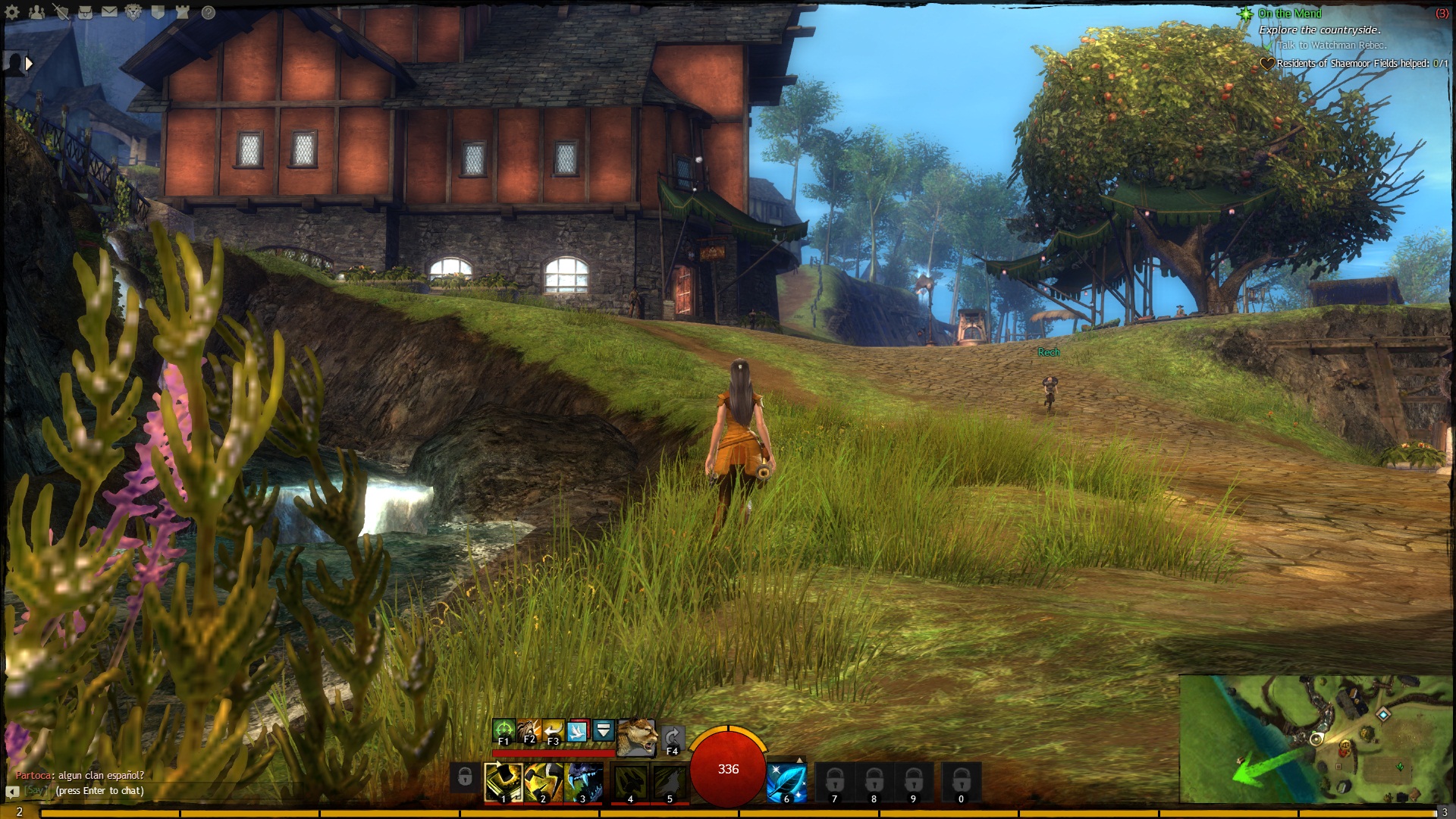The image size is (1456, 819).
Task: Open the contacts and party panel
Action: [36, 12]
